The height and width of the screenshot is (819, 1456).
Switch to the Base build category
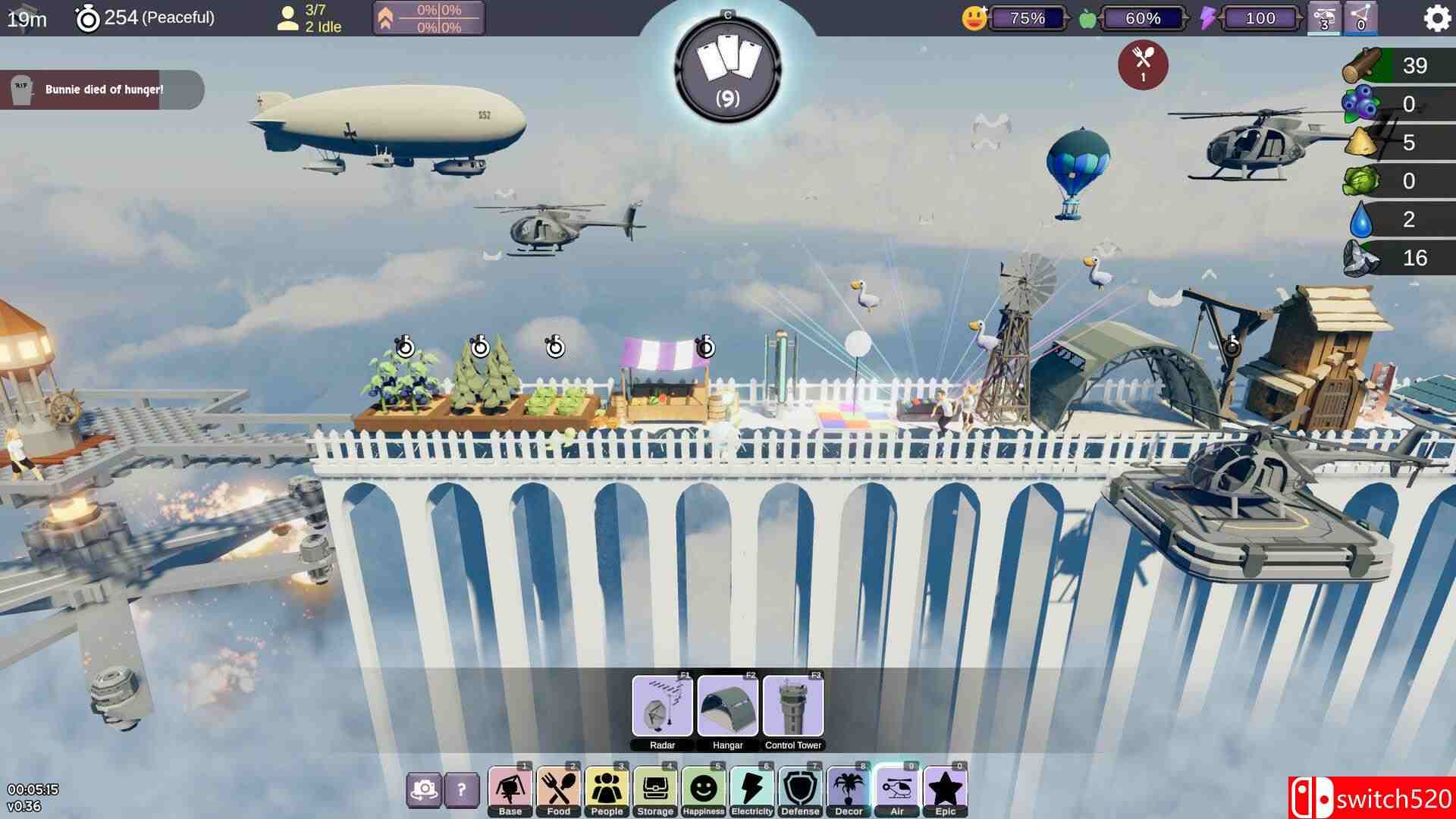[x=510, y=792]
